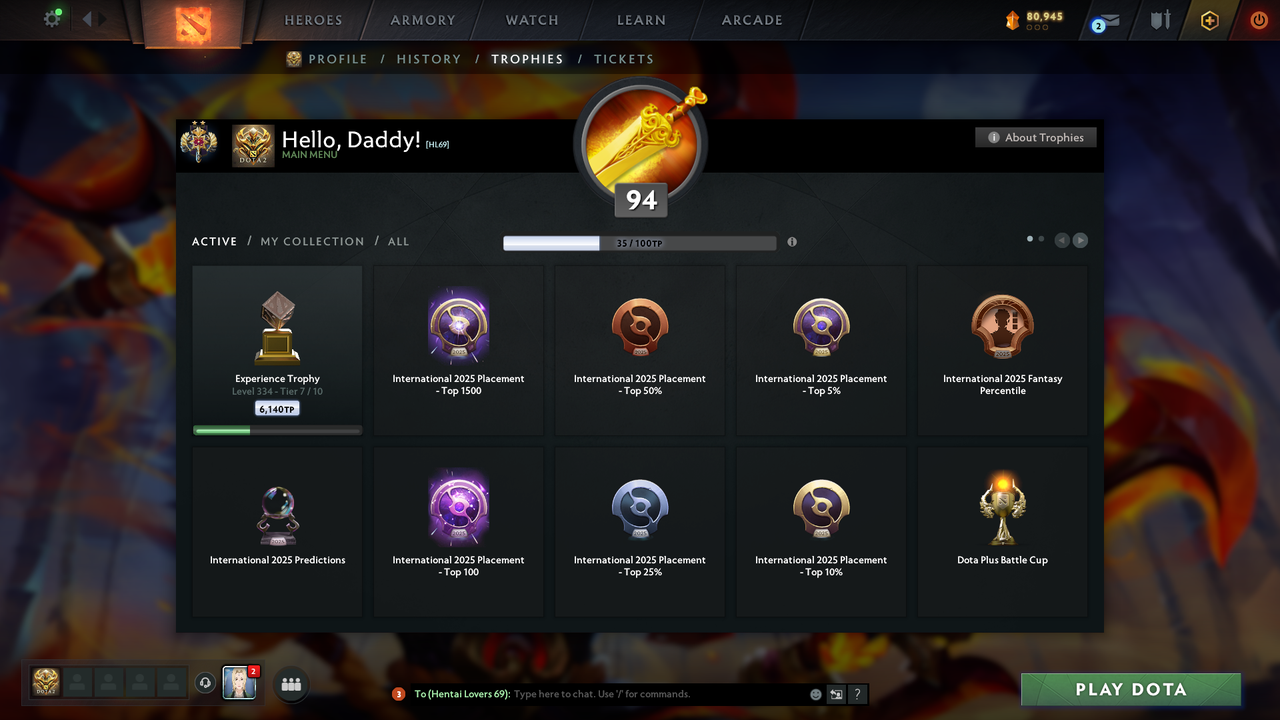
Task: Click the 35/100 TP progress bar
Action: (640, 242)
